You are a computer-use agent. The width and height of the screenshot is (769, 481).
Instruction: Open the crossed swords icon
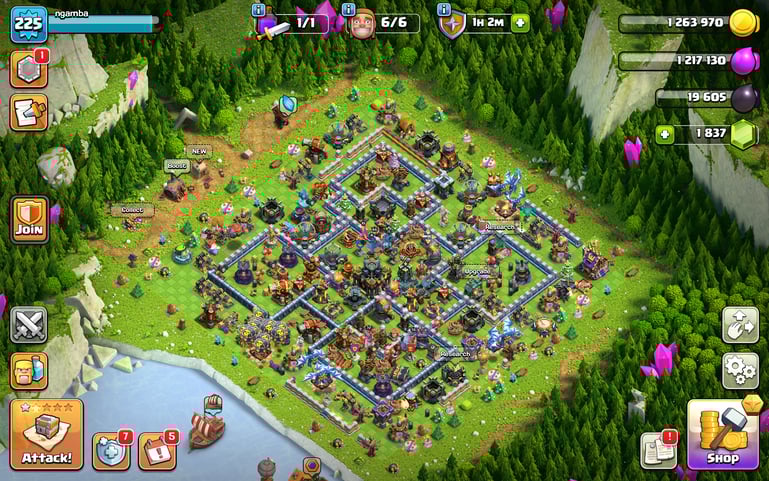pos(29,325)
